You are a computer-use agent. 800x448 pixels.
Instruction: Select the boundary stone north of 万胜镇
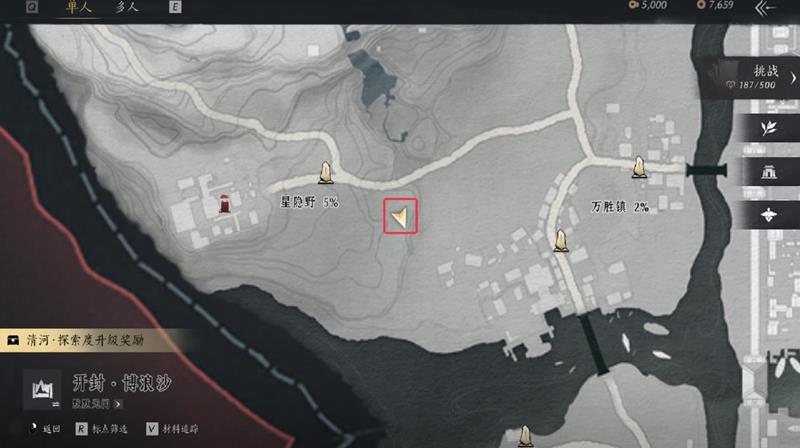(x=641, y=165)
